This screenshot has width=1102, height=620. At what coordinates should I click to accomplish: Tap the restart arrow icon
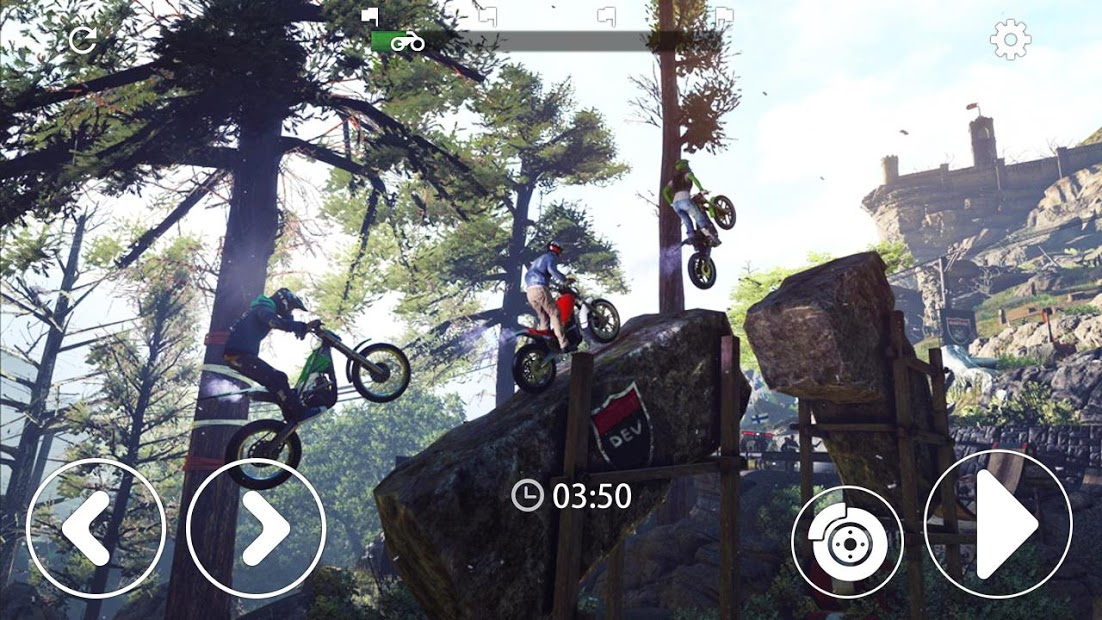coord(82,40)
